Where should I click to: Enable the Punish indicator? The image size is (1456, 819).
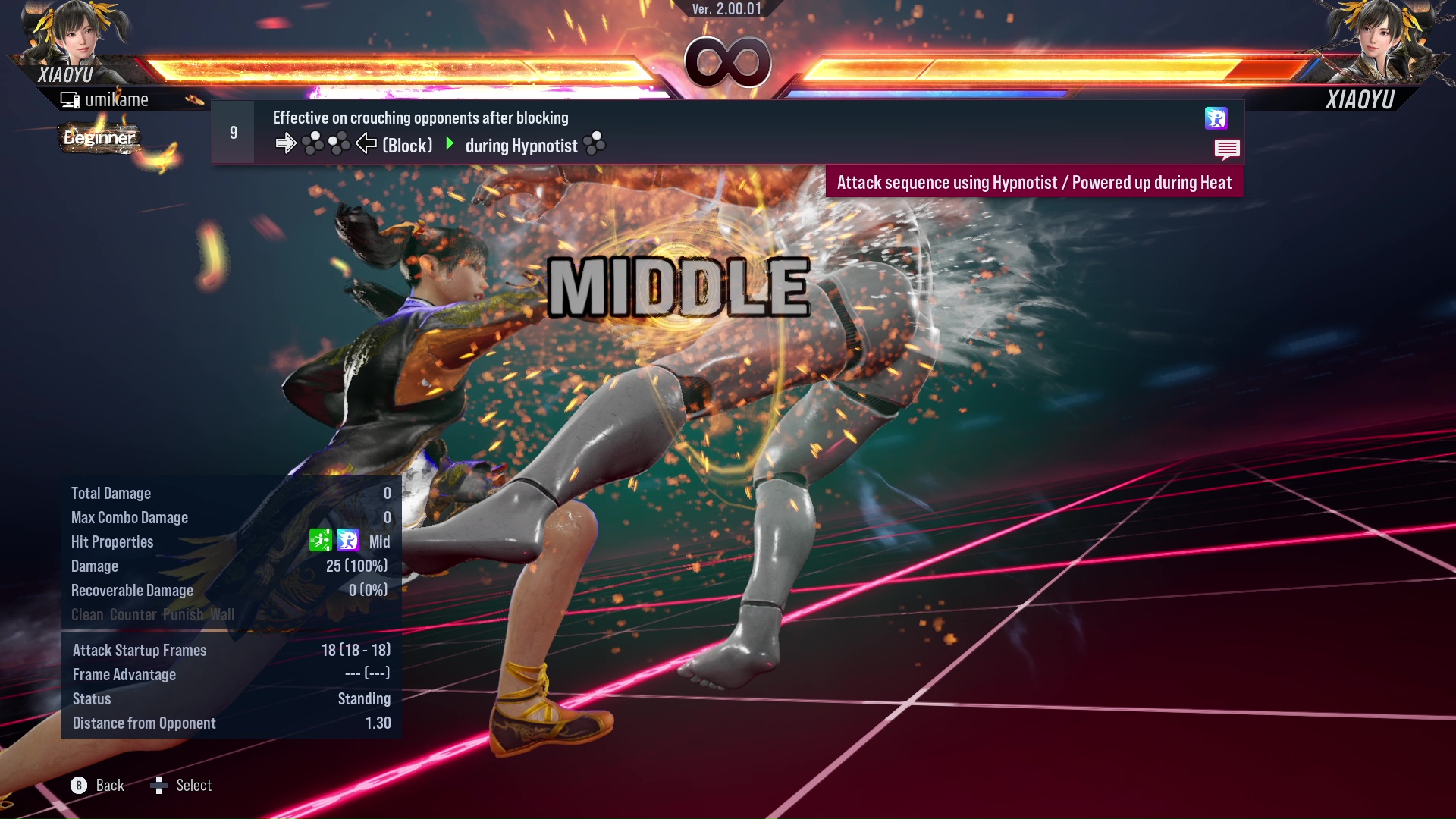pos(182,614)
